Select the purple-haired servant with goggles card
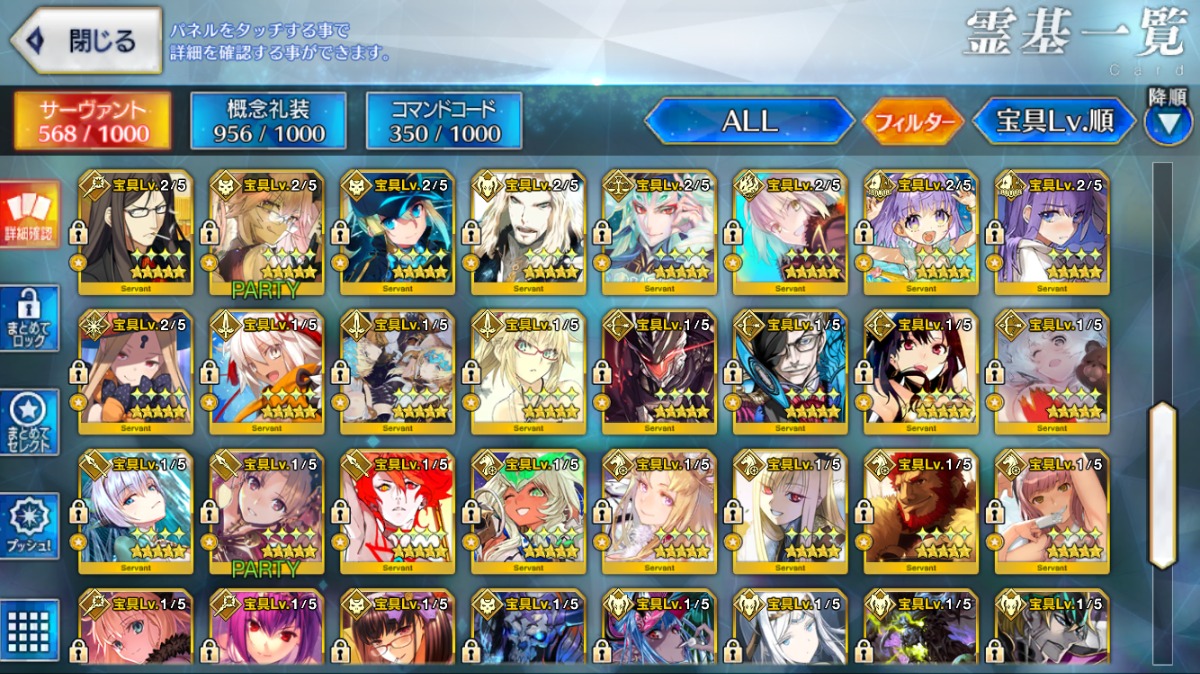Viewport: 1200px width, 674px height. tap(919, 233)
